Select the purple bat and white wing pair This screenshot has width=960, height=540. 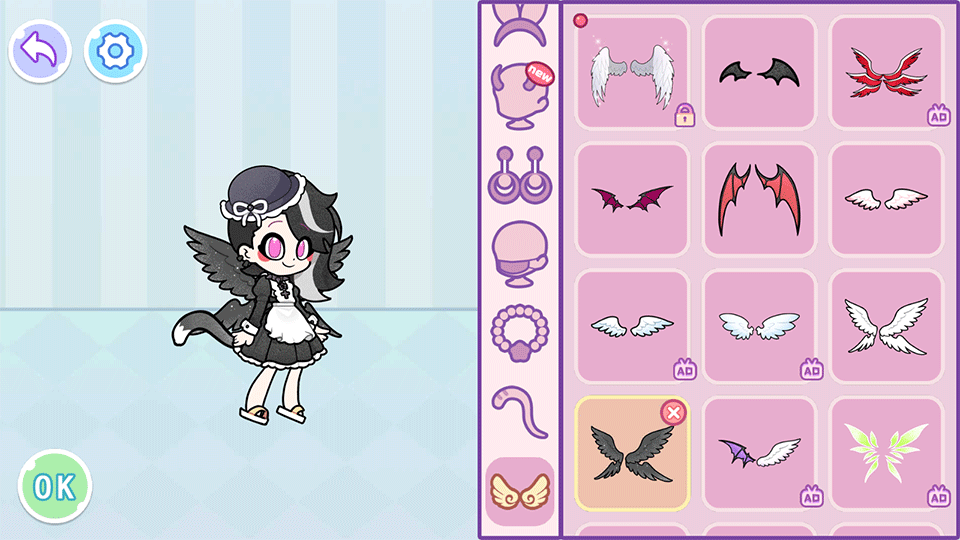coord(759,453)
